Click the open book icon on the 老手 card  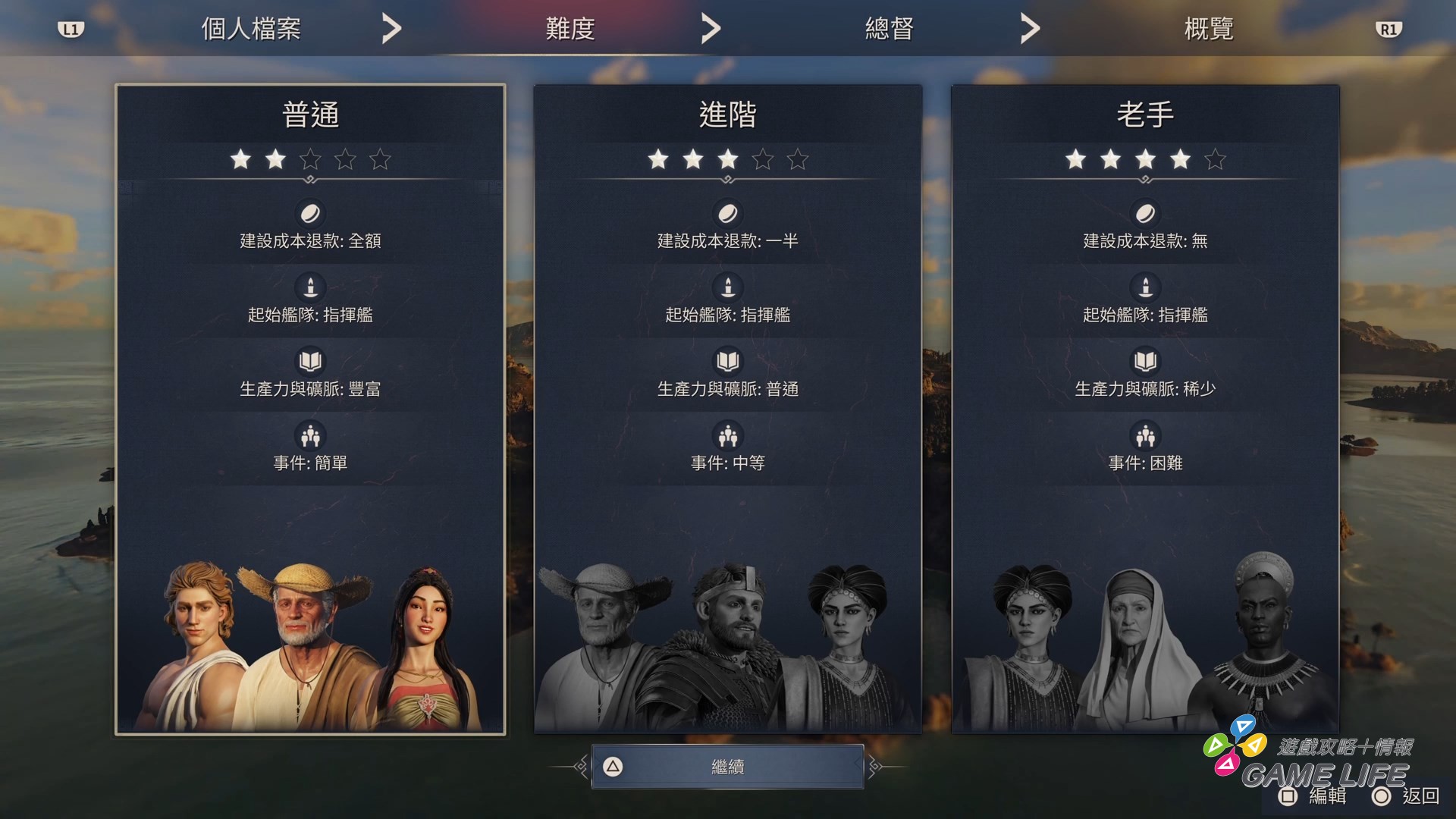(x=1145, y=362)
